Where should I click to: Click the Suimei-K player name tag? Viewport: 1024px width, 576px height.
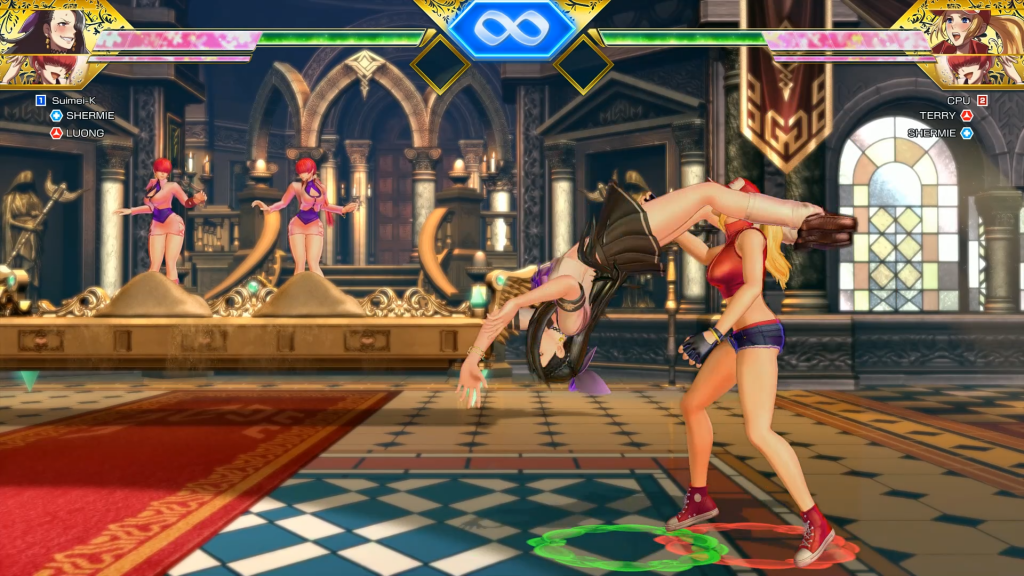(x=74, y=100)
